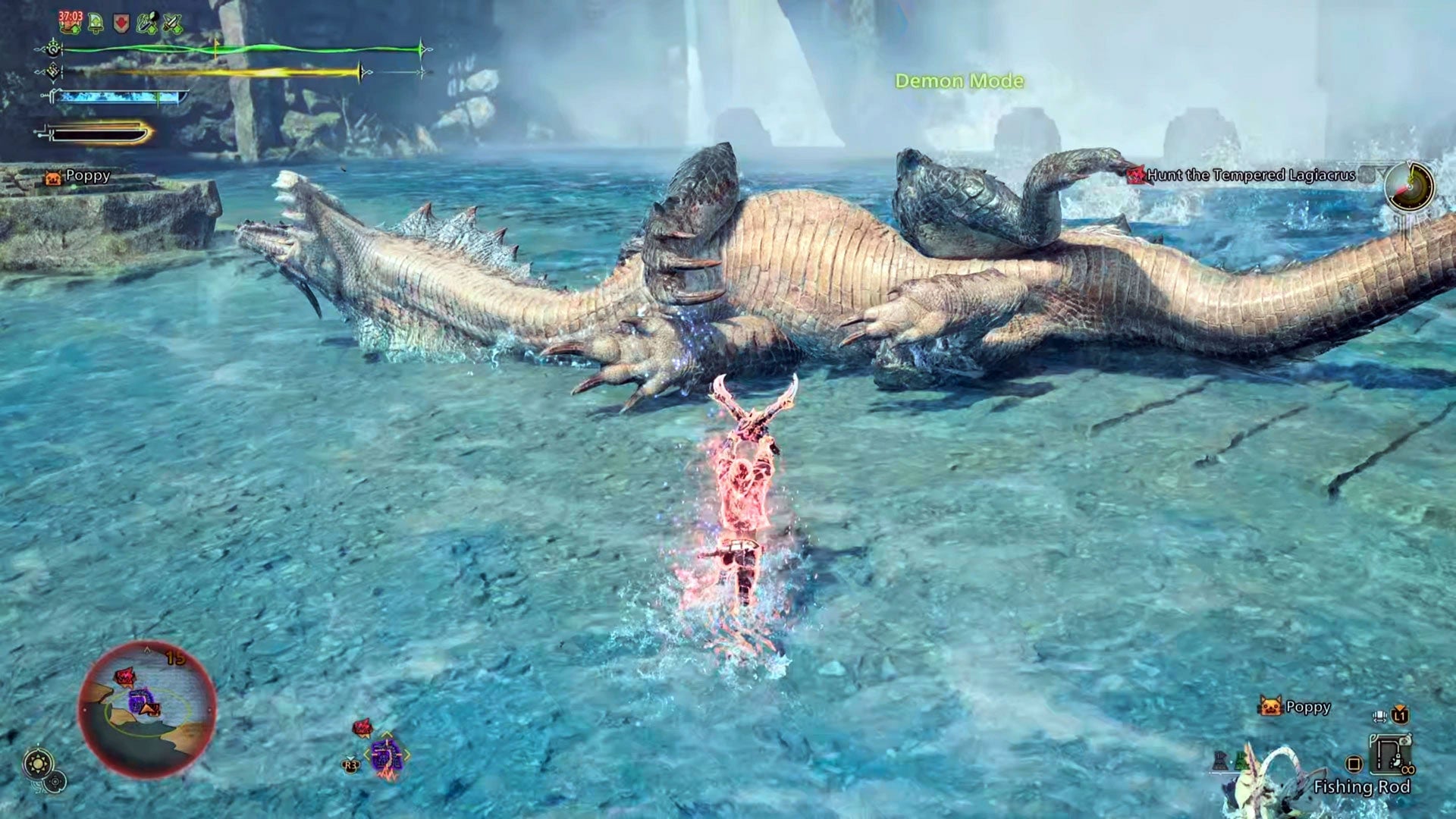Screen dimensions: 1456x819
Task: Select the dual blades sharpness gauge icon
Action: click(x=121, y=97)
